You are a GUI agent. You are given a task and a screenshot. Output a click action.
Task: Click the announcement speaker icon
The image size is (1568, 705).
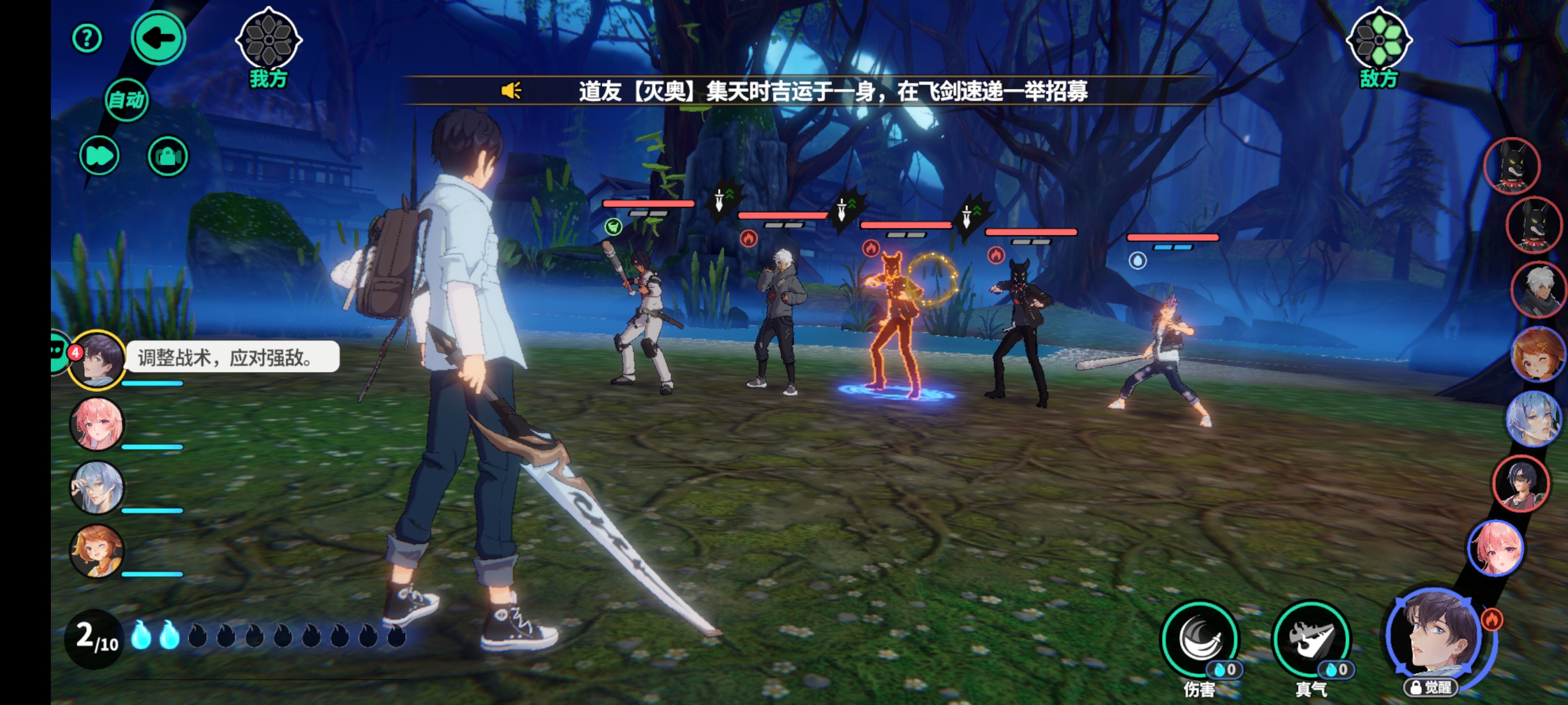point(511,91)
